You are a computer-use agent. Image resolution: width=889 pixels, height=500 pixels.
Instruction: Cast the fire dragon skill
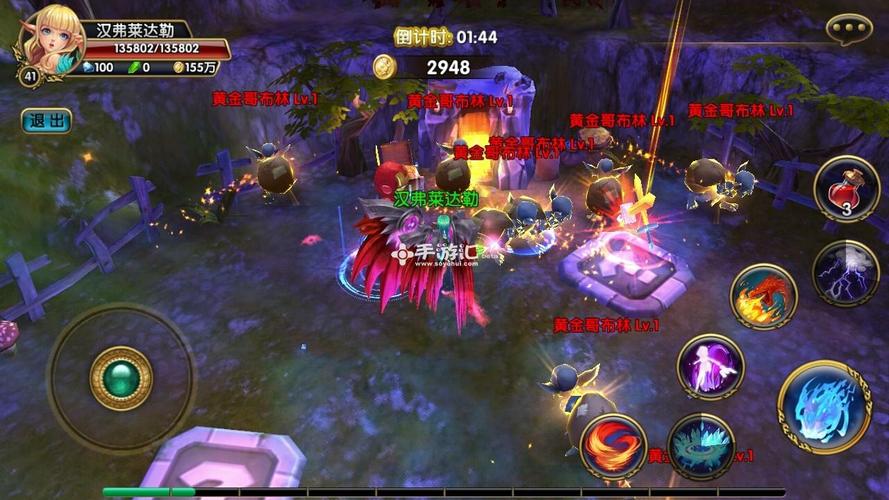764,297
